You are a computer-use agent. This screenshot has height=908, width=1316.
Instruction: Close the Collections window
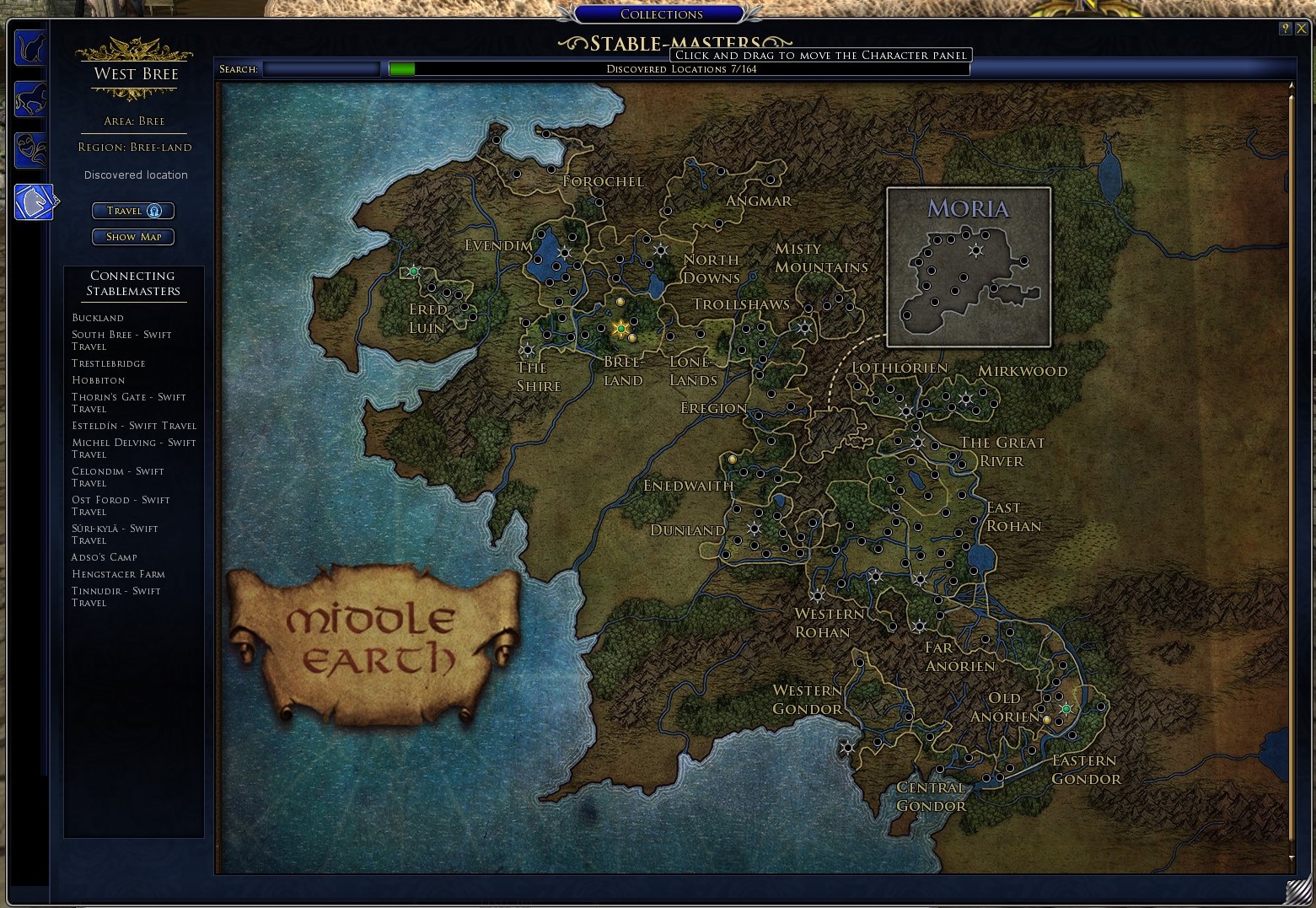[x=1301, y=28]
